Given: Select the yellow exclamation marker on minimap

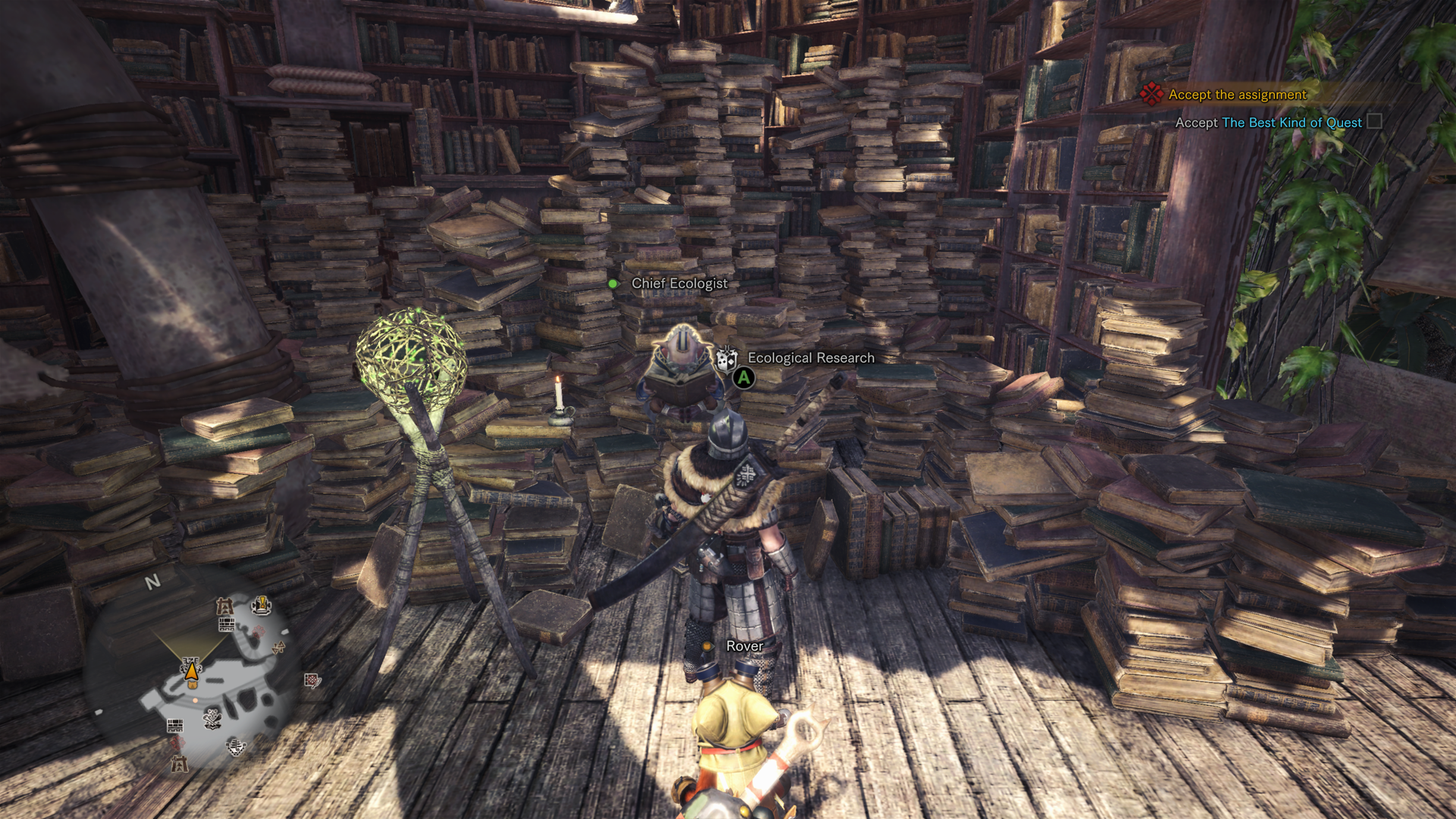Looking at the screenshot, I should (x=262, y=604).
